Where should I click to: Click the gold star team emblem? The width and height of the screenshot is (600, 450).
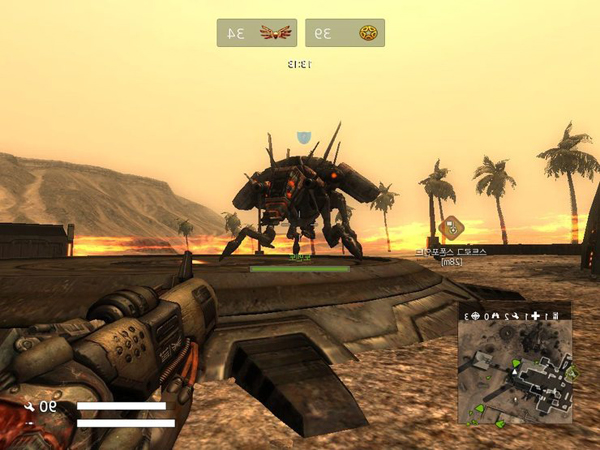coord(367,33)
